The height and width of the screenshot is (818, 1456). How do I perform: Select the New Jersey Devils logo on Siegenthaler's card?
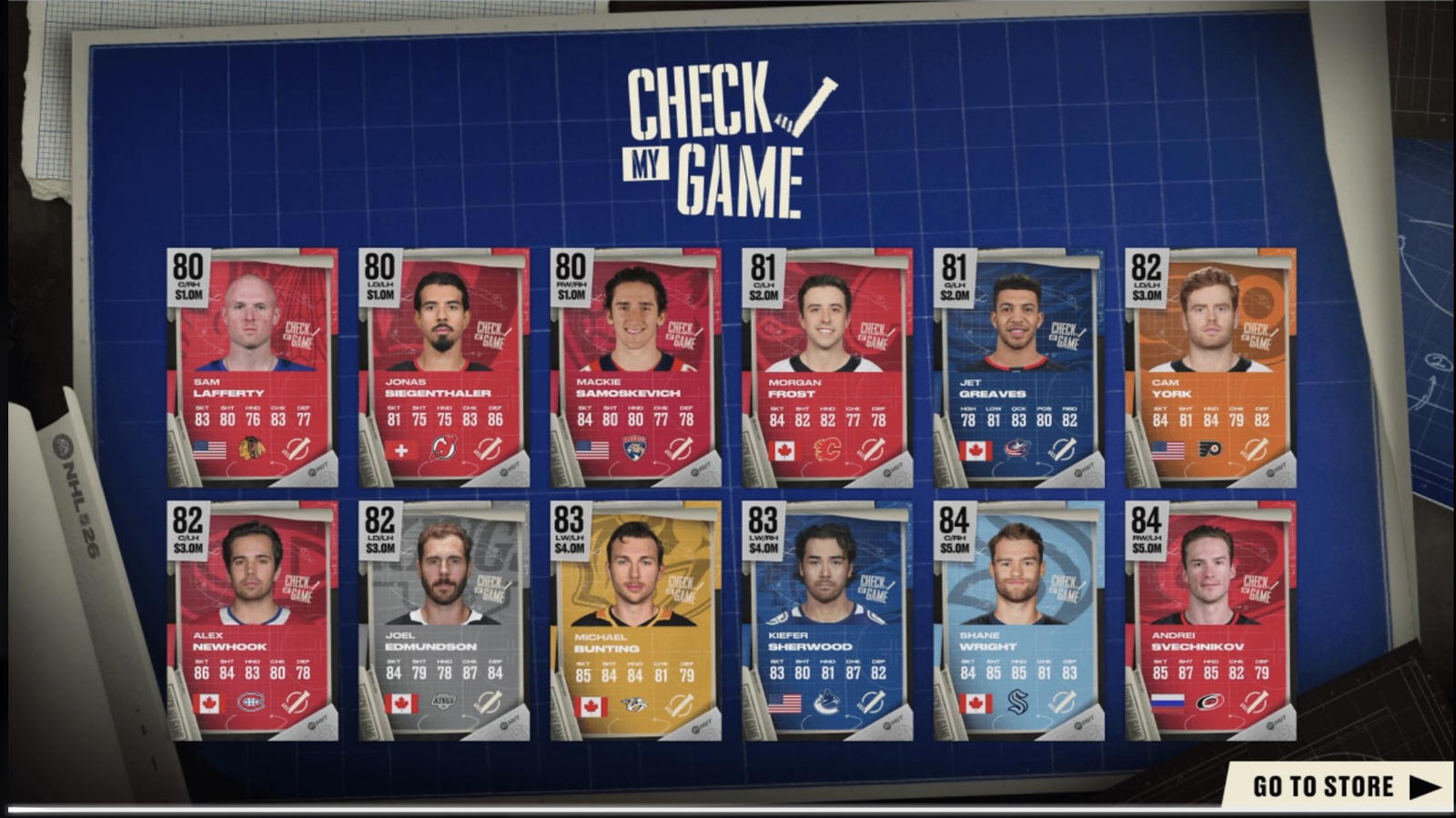point(443,446)
